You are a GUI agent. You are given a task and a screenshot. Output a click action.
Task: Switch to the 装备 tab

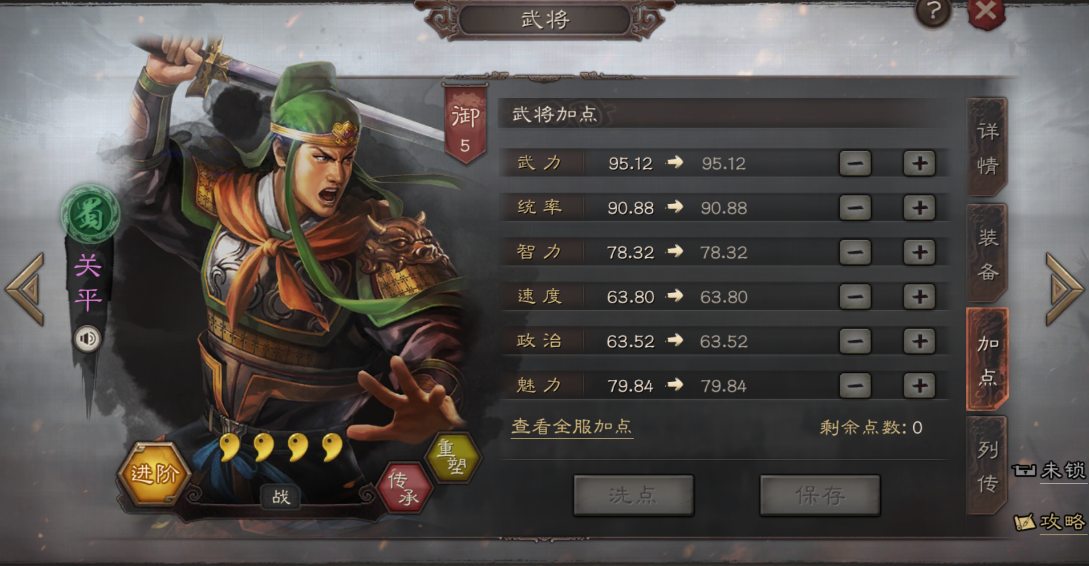tap(987, 255)
